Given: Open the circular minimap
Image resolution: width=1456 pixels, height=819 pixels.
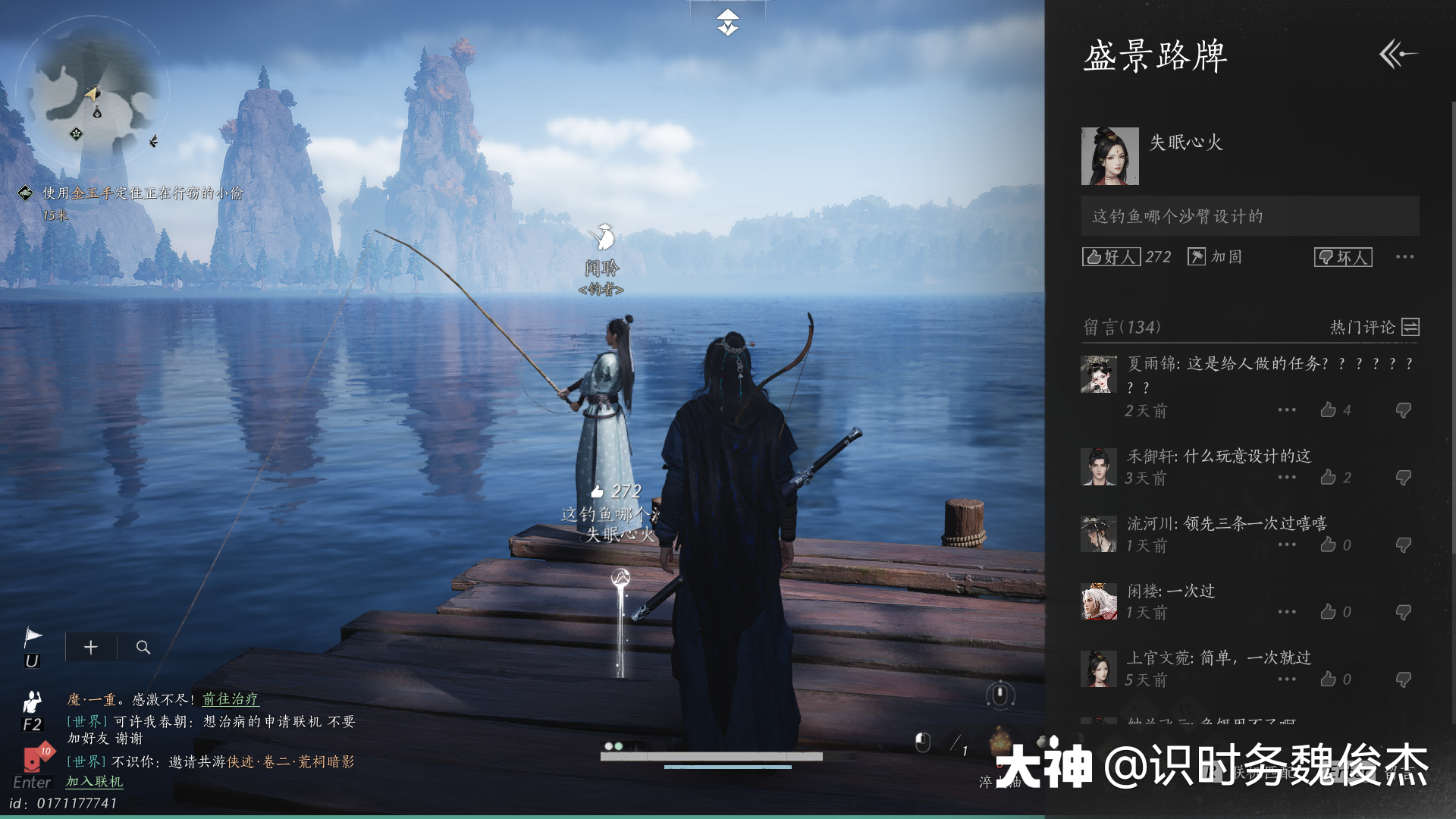Looking at the screenshot, I should click(x=93, y=93).
